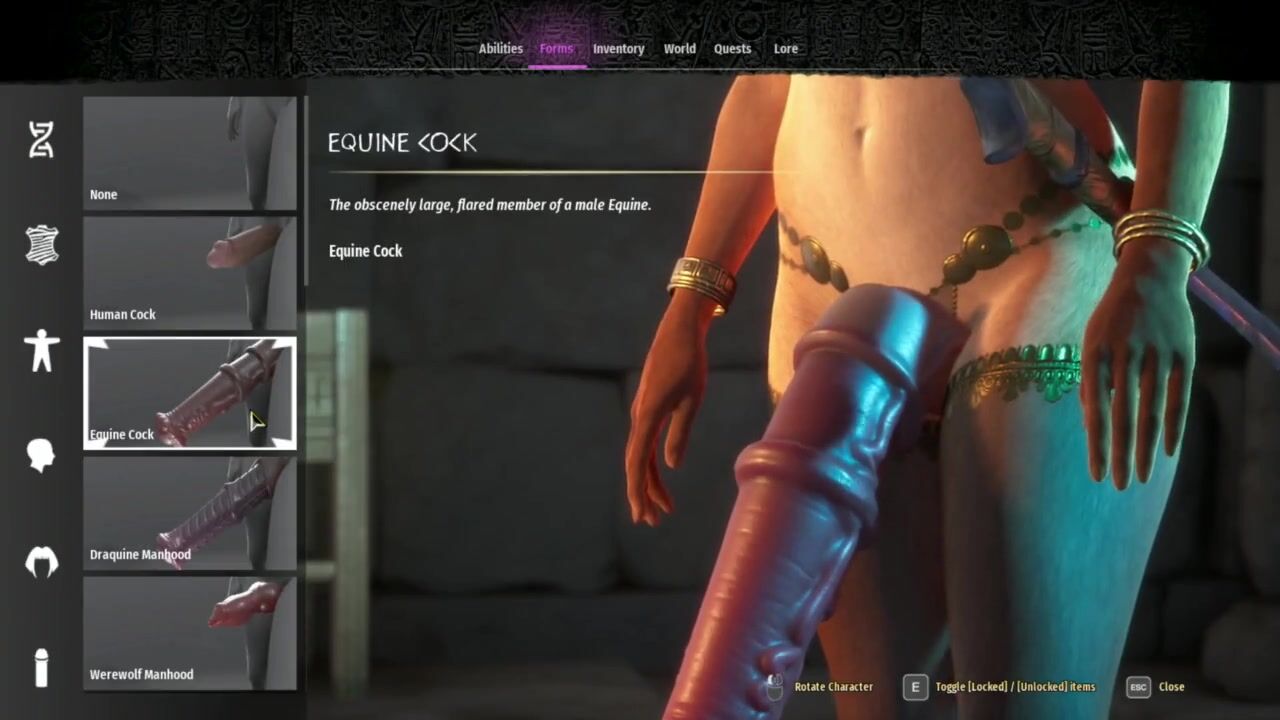Click the highlighted Equine form tile
Viewport: 1280px width, 720px height.
190,393
